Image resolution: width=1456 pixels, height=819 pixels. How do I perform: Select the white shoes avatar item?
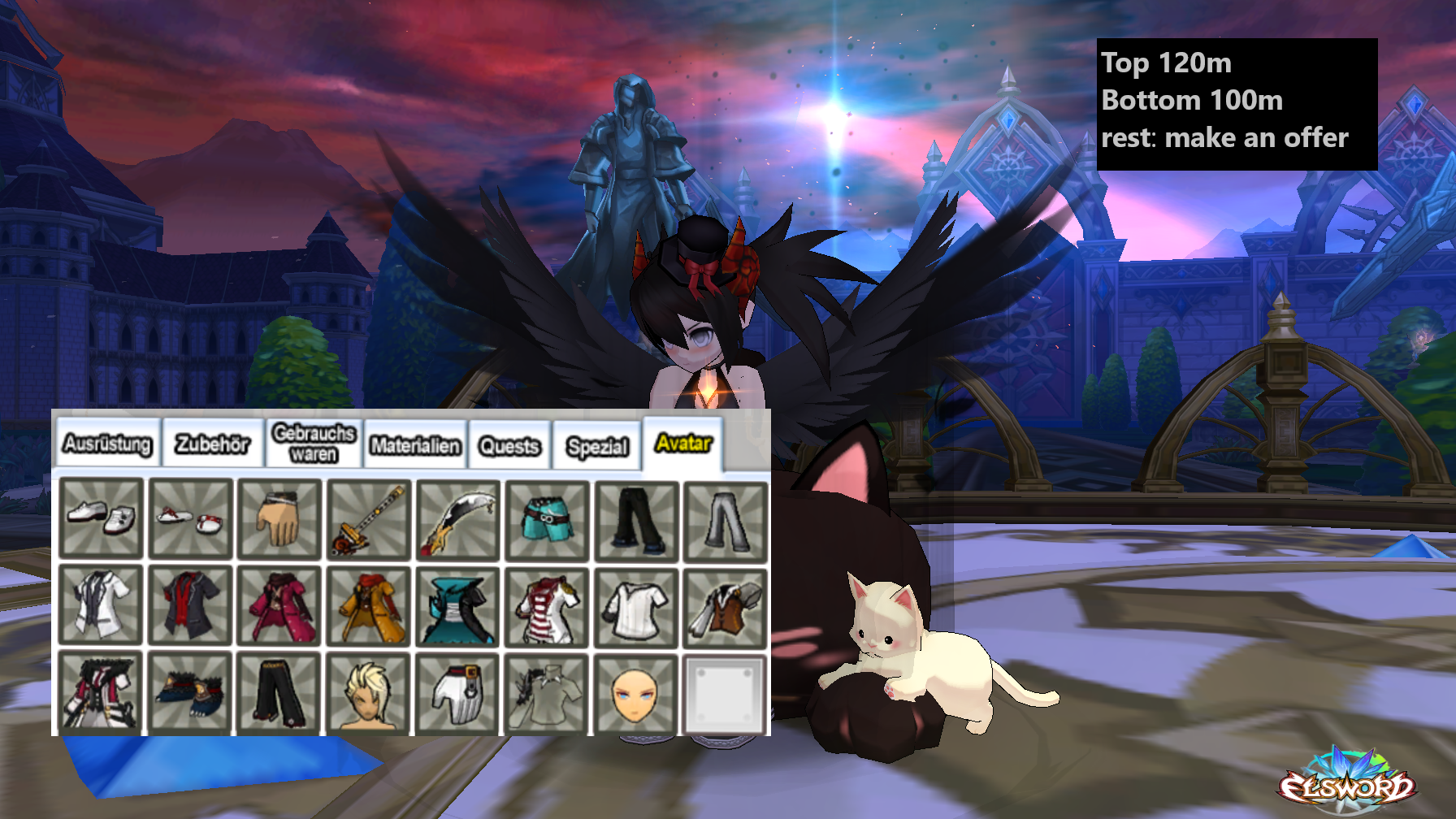102,518
